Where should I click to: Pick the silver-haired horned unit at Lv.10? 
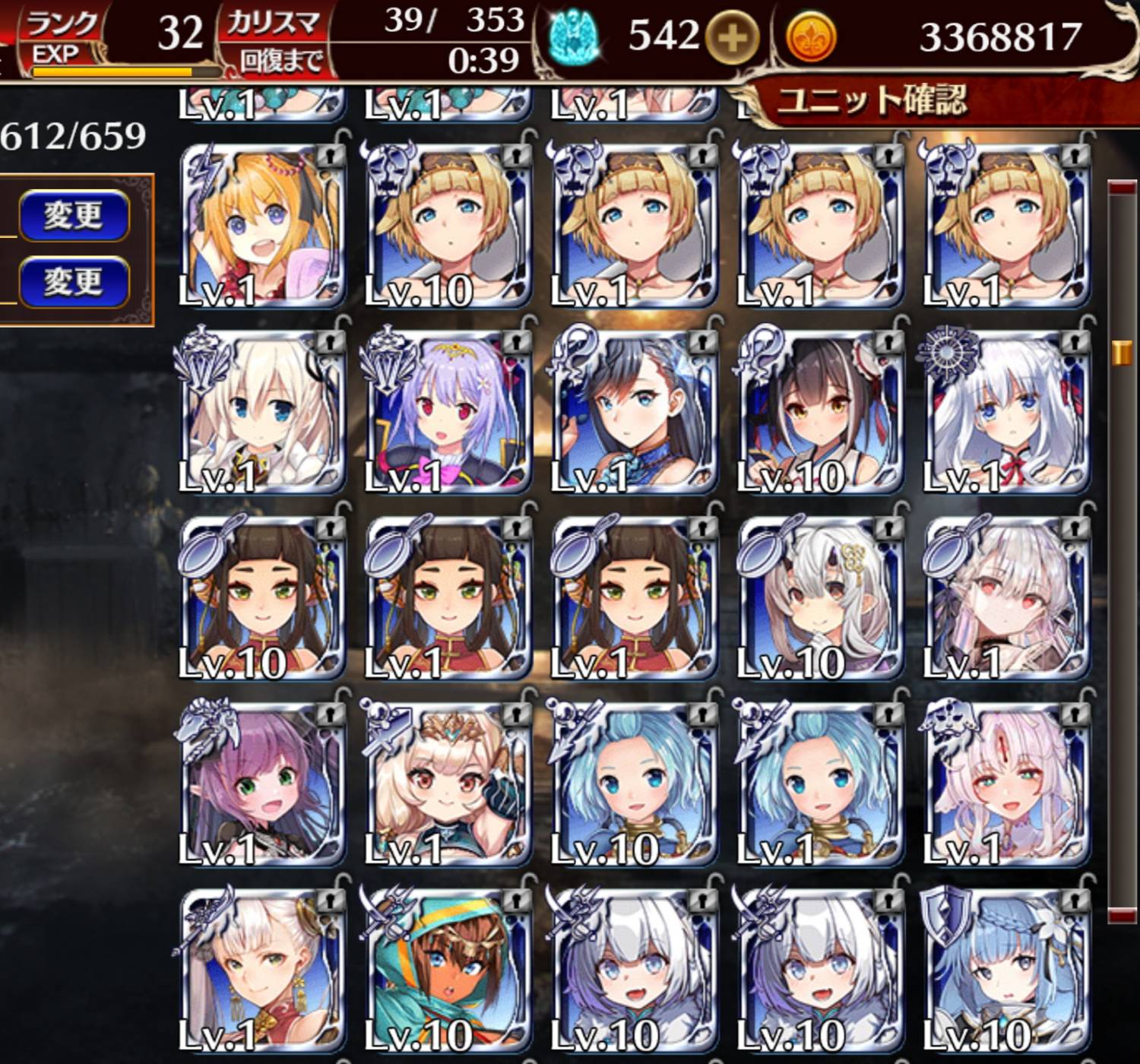pyautogui.click(x=821, y=598)
